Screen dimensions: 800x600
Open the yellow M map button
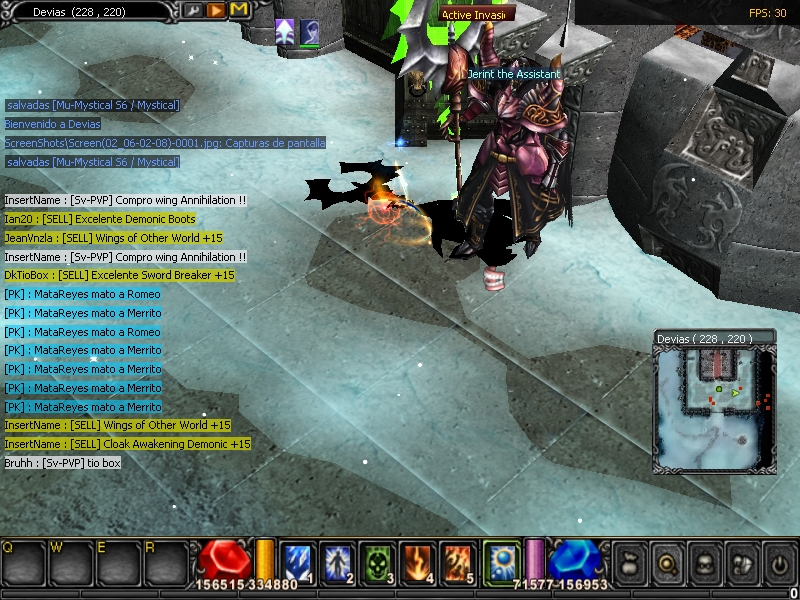coord(239,10)
